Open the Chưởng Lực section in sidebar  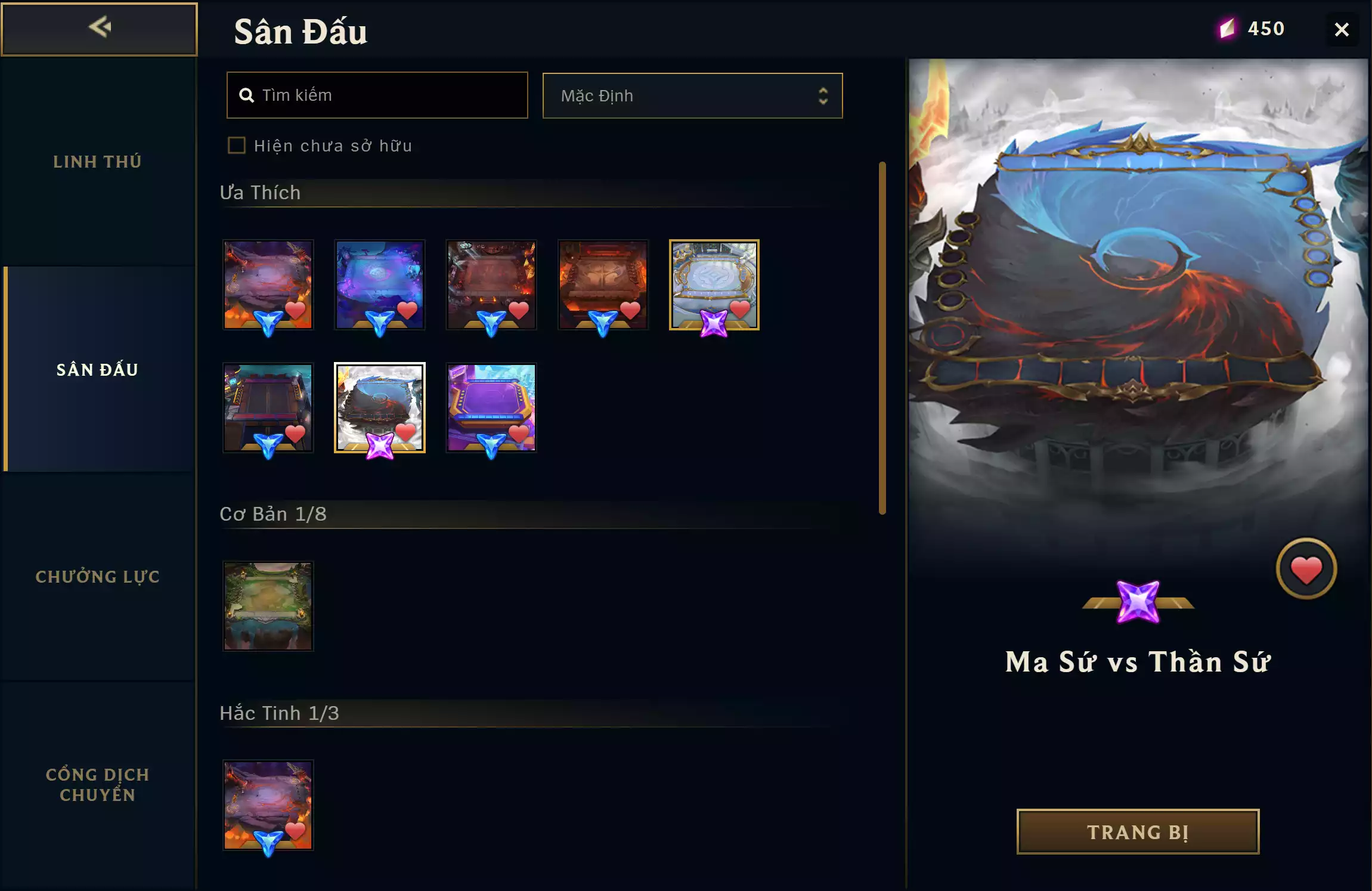pos(98,577)
